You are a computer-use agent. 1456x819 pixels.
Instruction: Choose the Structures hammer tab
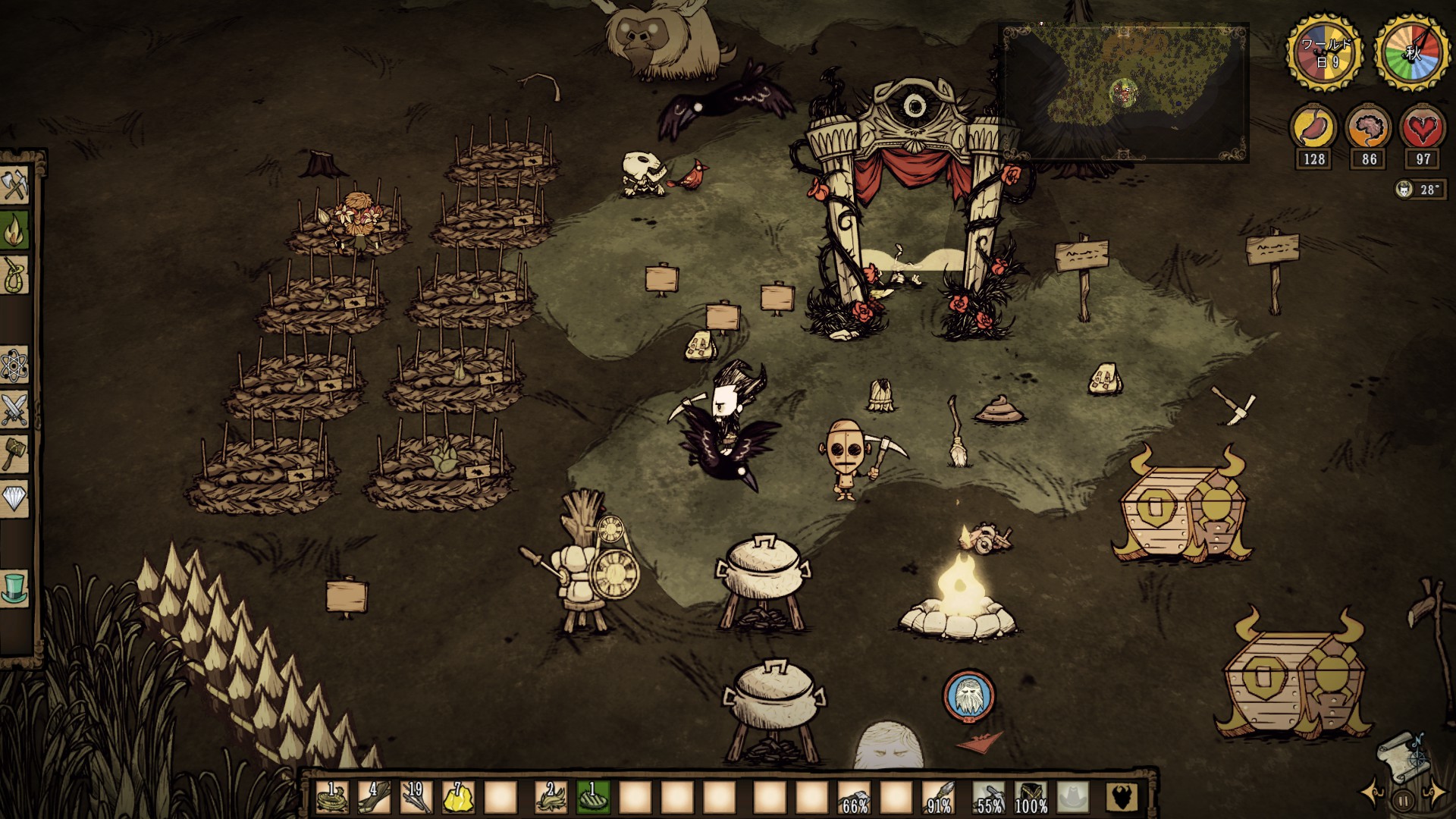[x=15, y=453]
